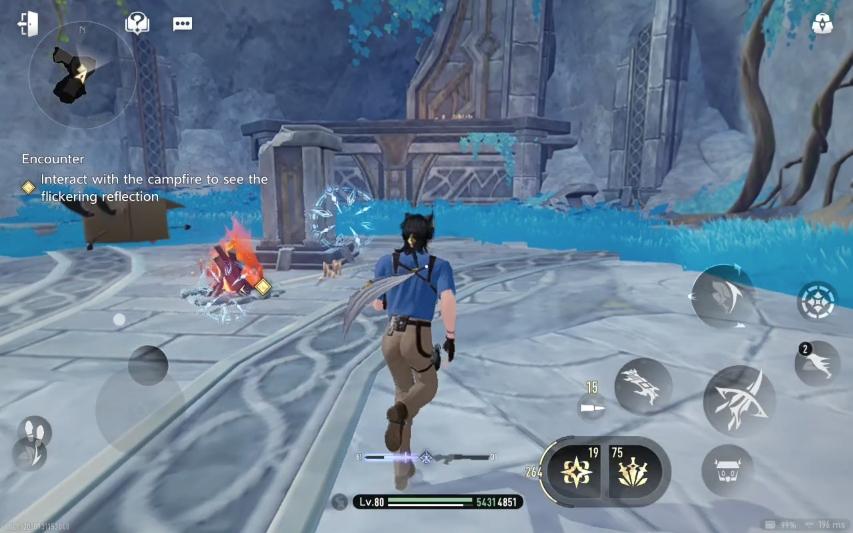Viewport: 853px width, 533px height.
Task: Trigger the dodge dash with 2 charges
Action: (817, 362)
